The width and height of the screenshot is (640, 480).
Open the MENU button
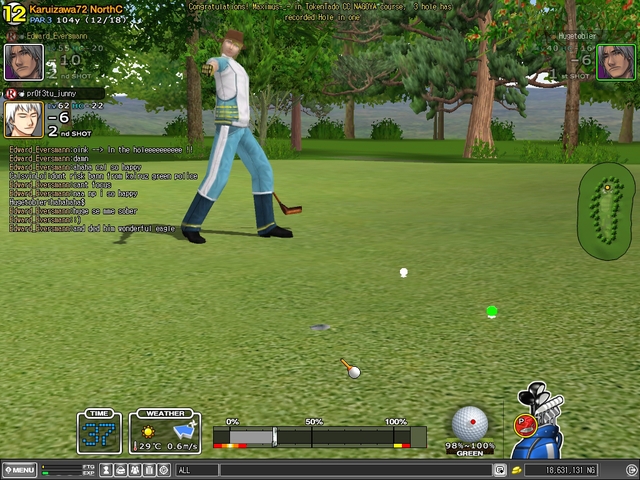(x=20, y=470)
